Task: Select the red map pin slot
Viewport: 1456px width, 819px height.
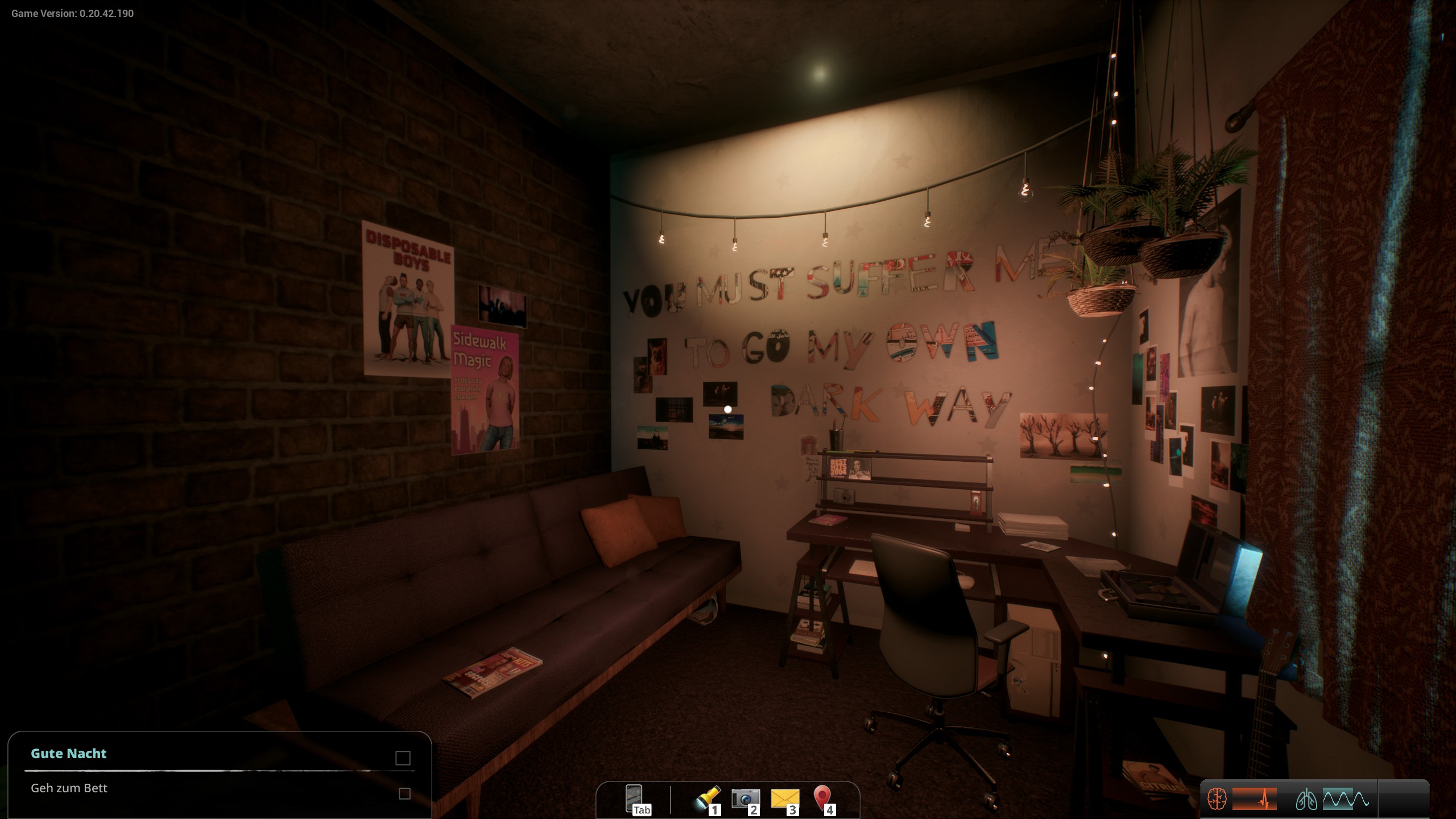Action: [x=822, y=799]
